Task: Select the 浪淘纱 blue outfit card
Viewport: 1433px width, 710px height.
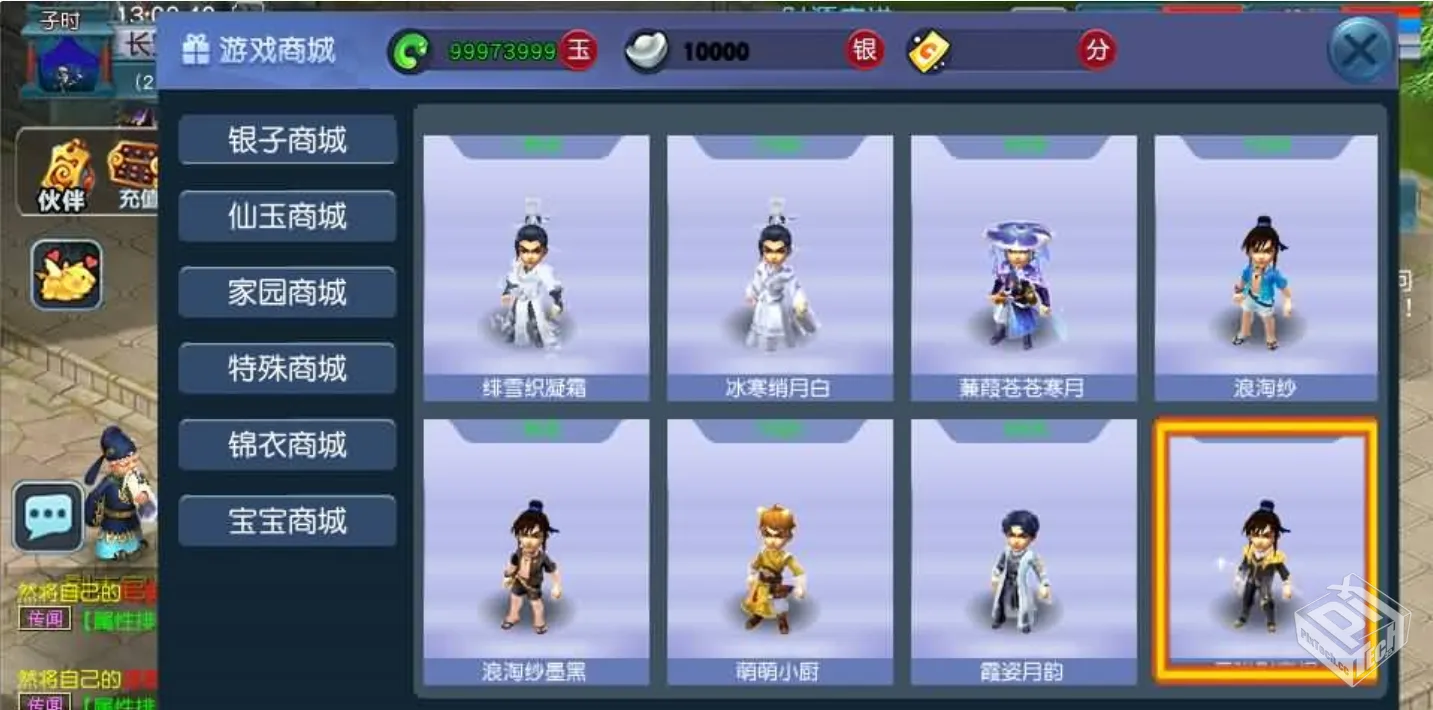Action: click(1266, 268)
